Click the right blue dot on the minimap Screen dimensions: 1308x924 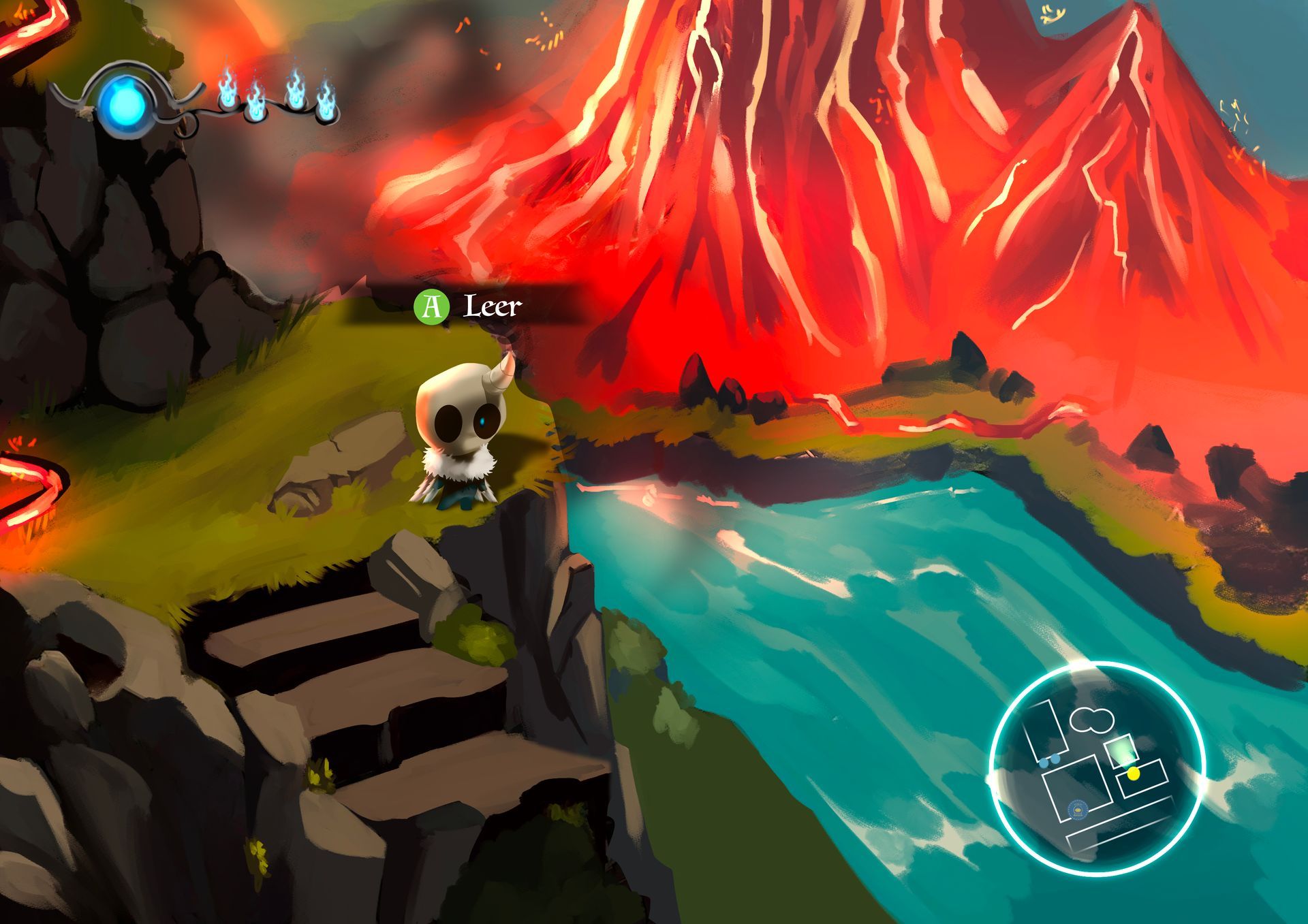coord(1055,760)
